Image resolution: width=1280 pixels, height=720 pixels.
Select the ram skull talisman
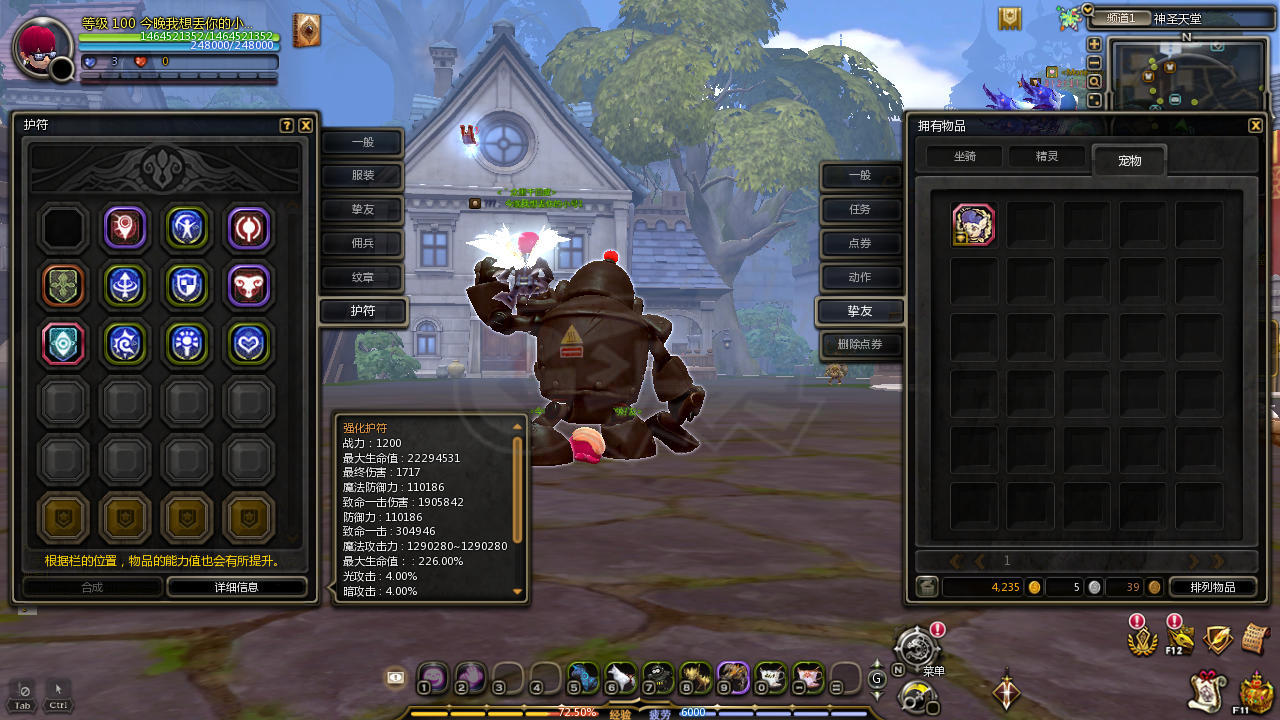pyautogui.click(x=249, y=285)
